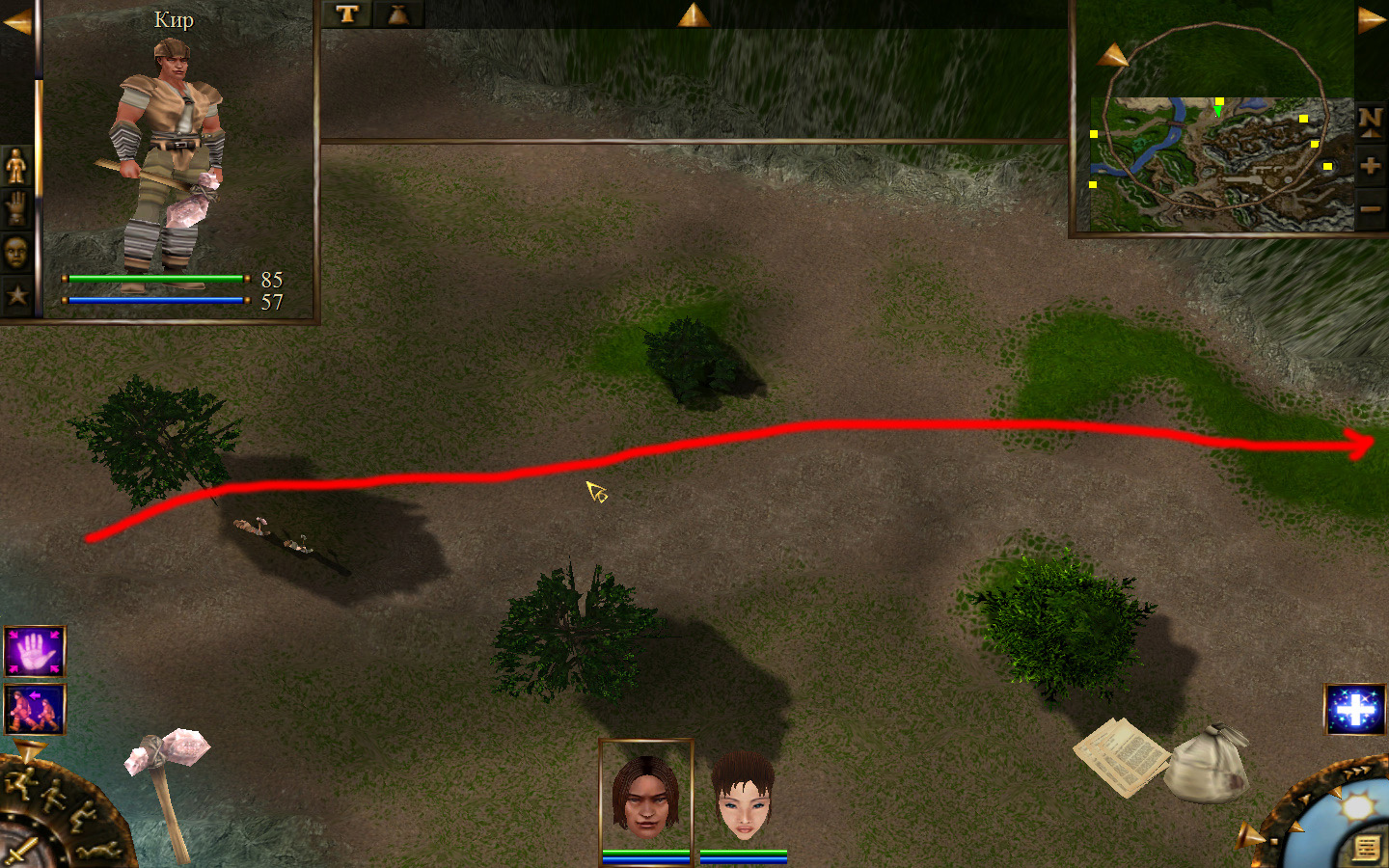
Task: Choose the crawling figure movement mode
Action: pos(98,850)
